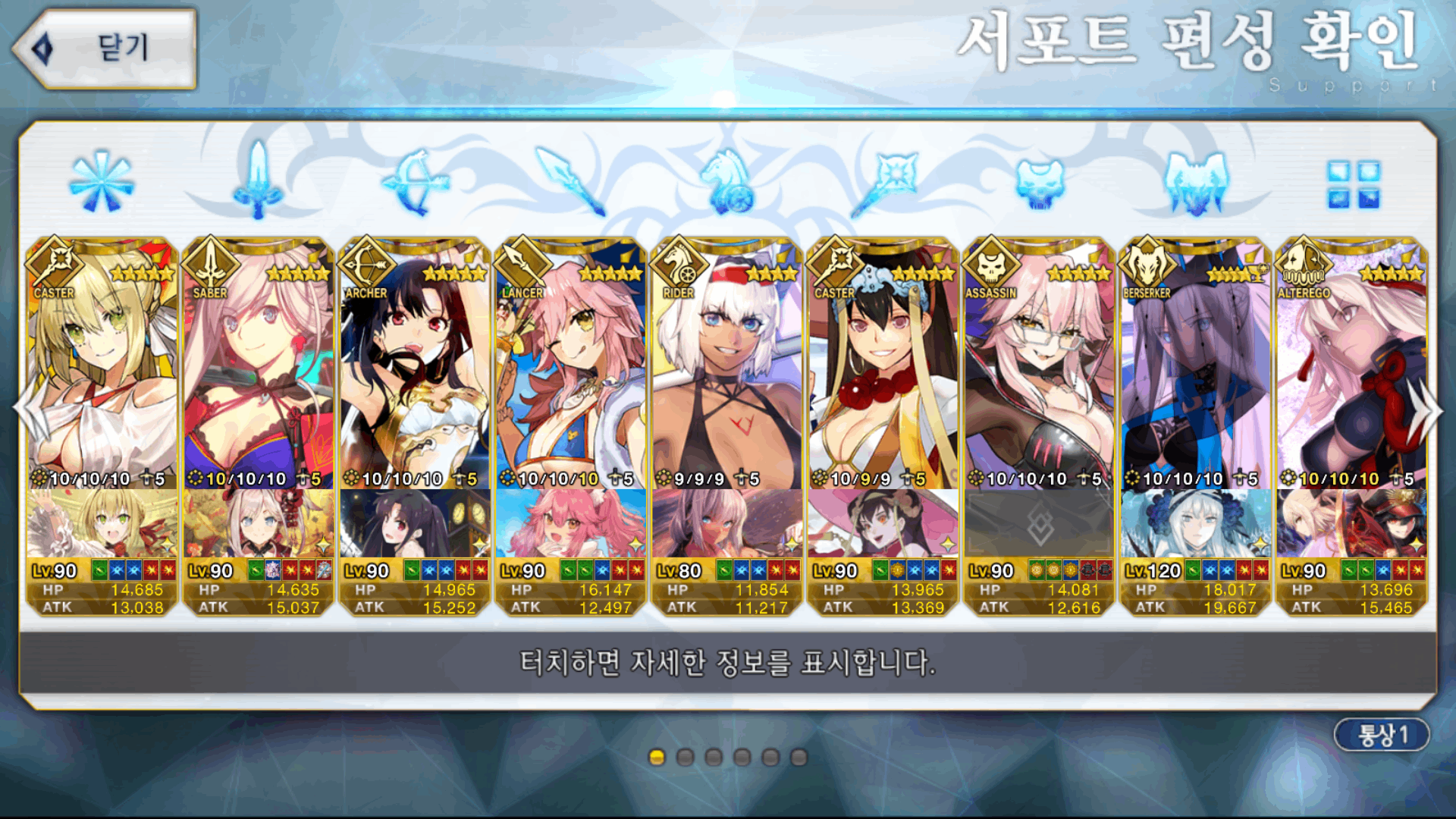Tap the Saber sword class icon
Viewport: 1456px width, 819px height.
(x=258, y=182)
